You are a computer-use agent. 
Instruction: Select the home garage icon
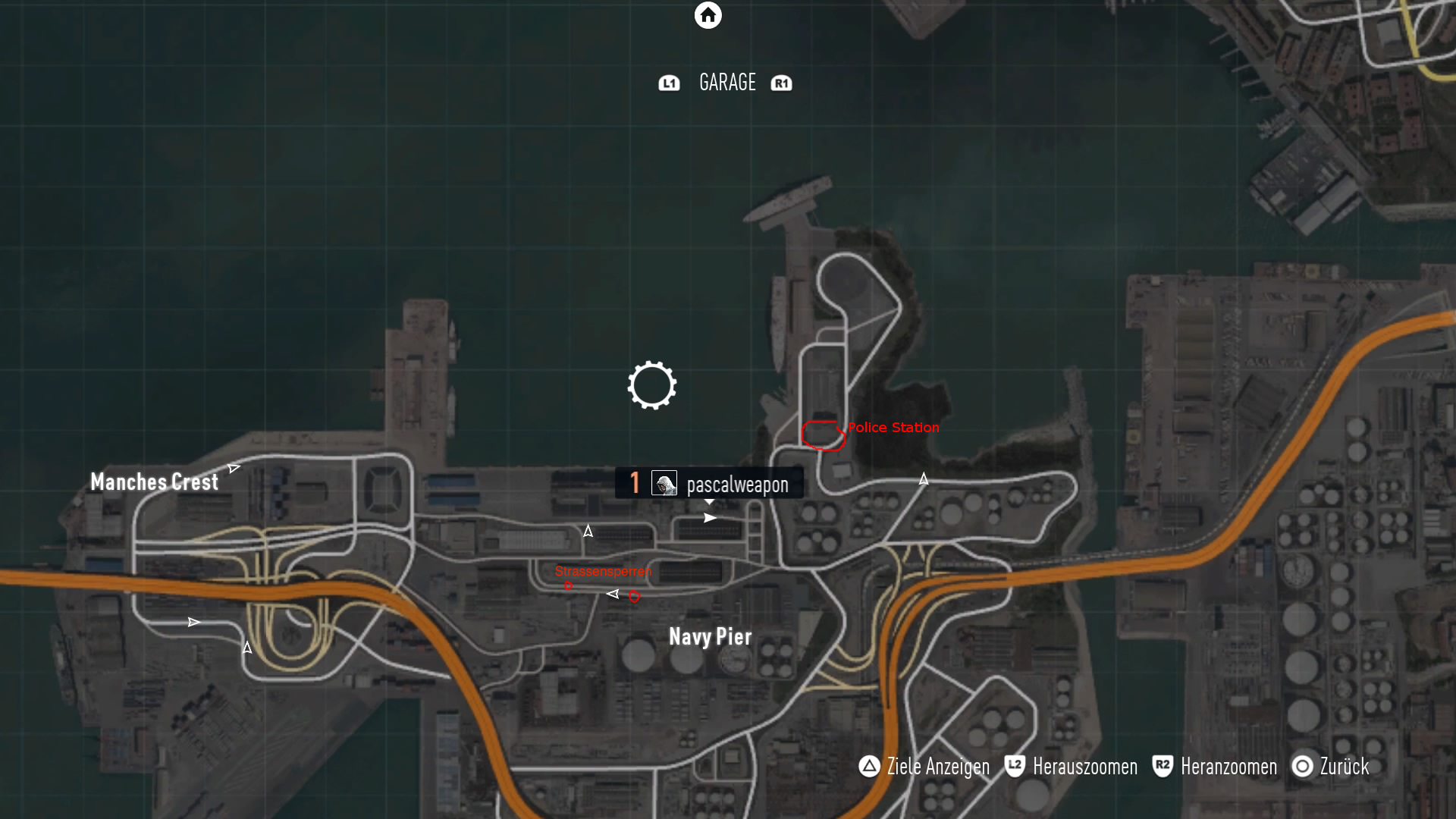pyautogui.click(x=708, y=15)
